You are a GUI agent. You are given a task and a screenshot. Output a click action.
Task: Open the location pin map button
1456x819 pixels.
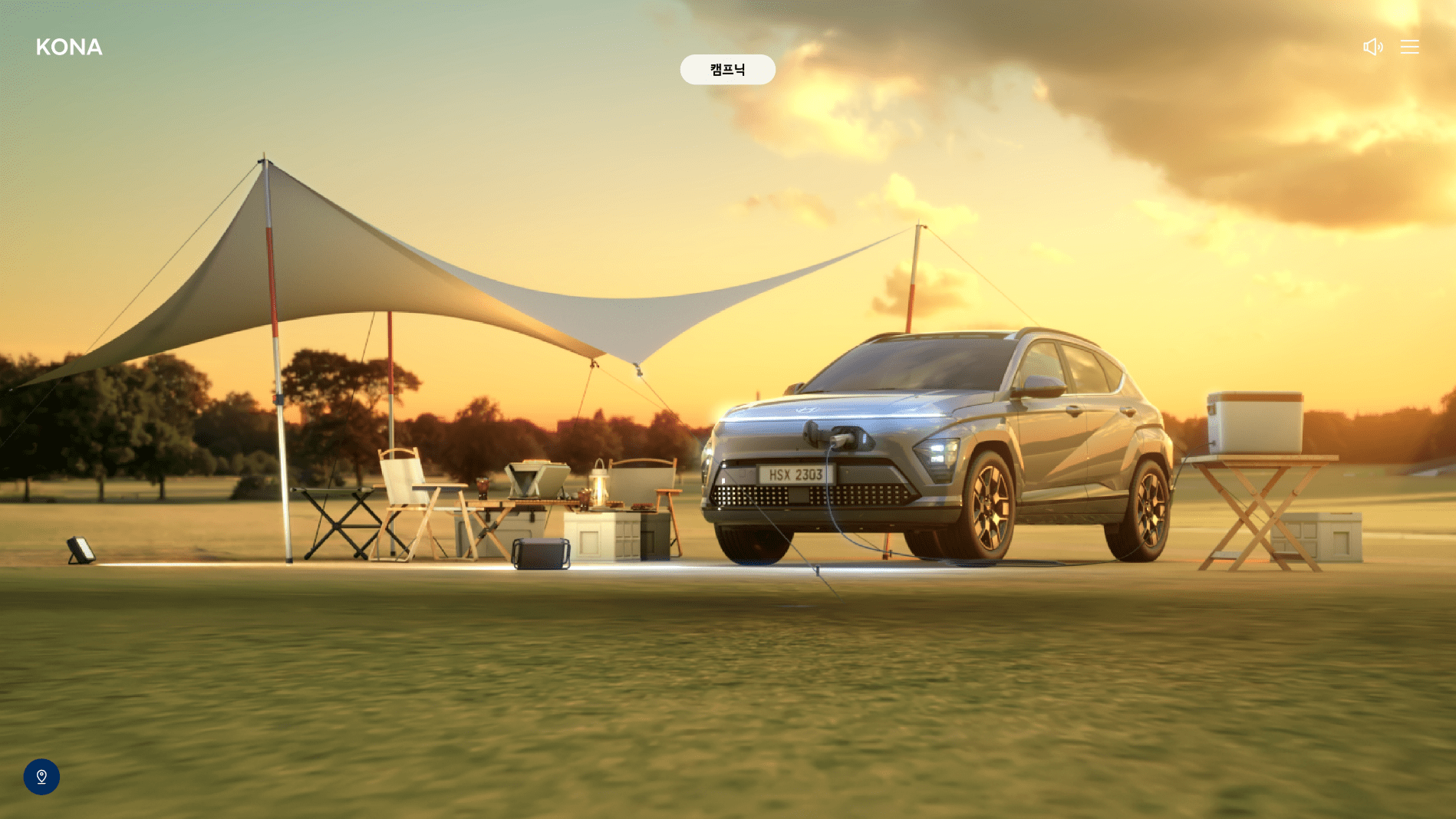tap(41, 777)
